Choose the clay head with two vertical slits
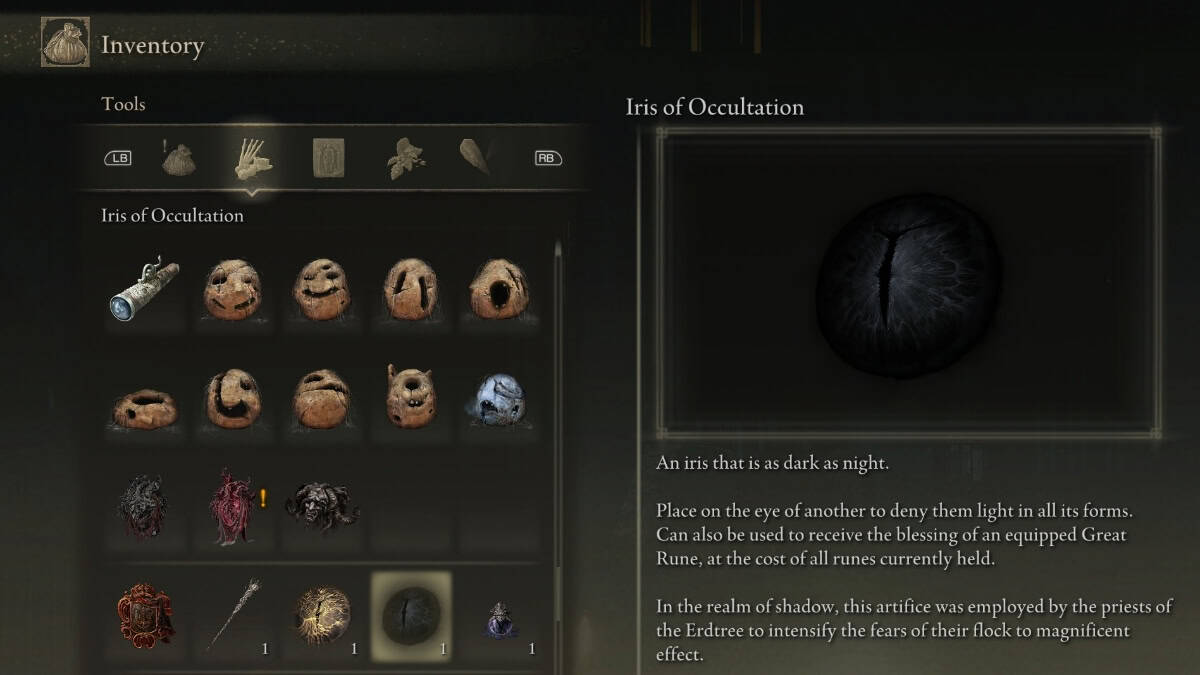This screenshot has height=675, width=1200. [x=410, y=290]
